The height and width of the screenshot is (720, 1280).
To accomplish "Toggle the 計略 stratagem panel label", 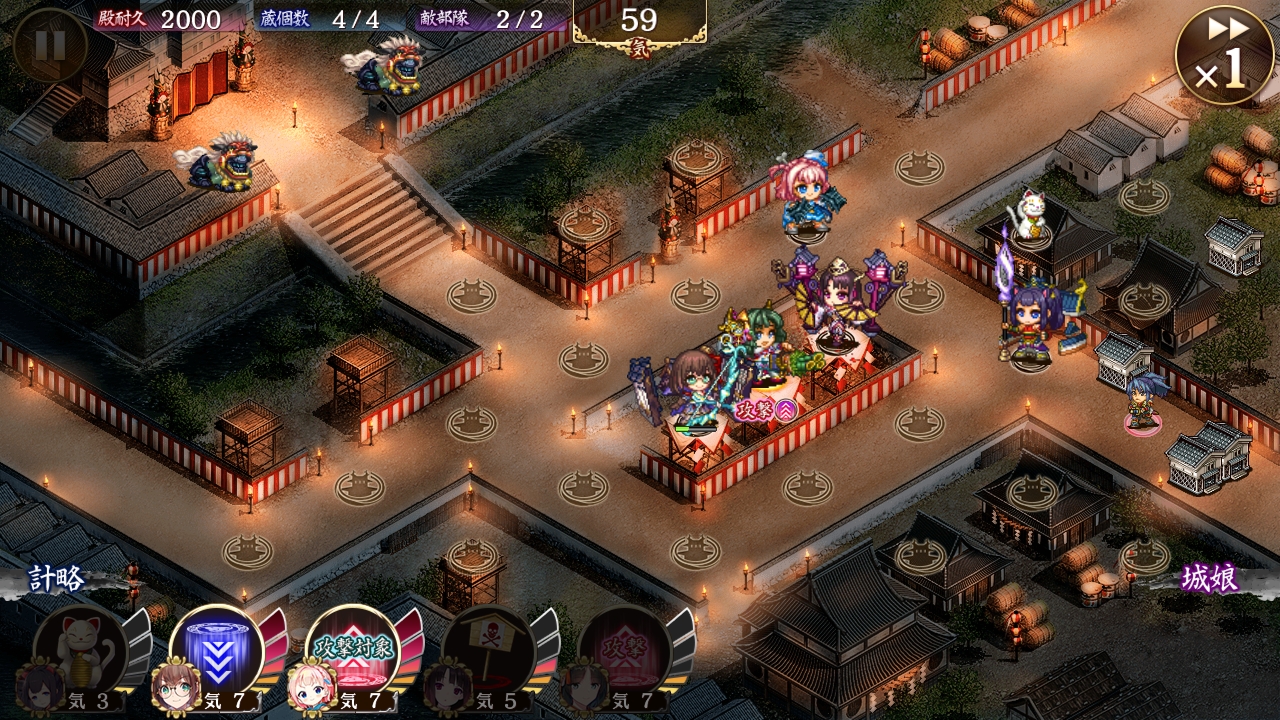I will [56, 579].
